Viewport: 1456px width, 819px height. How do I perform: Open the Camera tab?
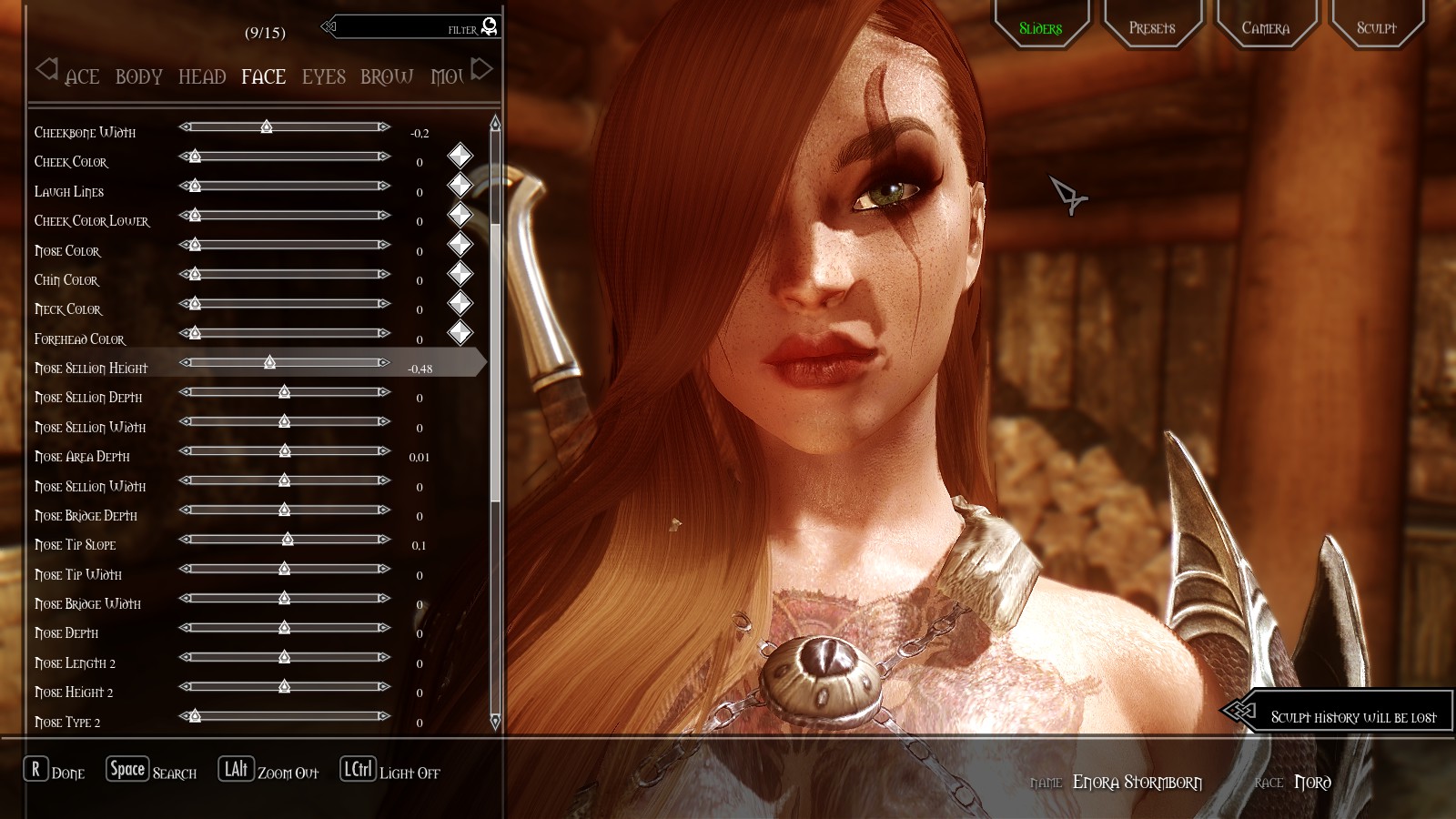1265,28
